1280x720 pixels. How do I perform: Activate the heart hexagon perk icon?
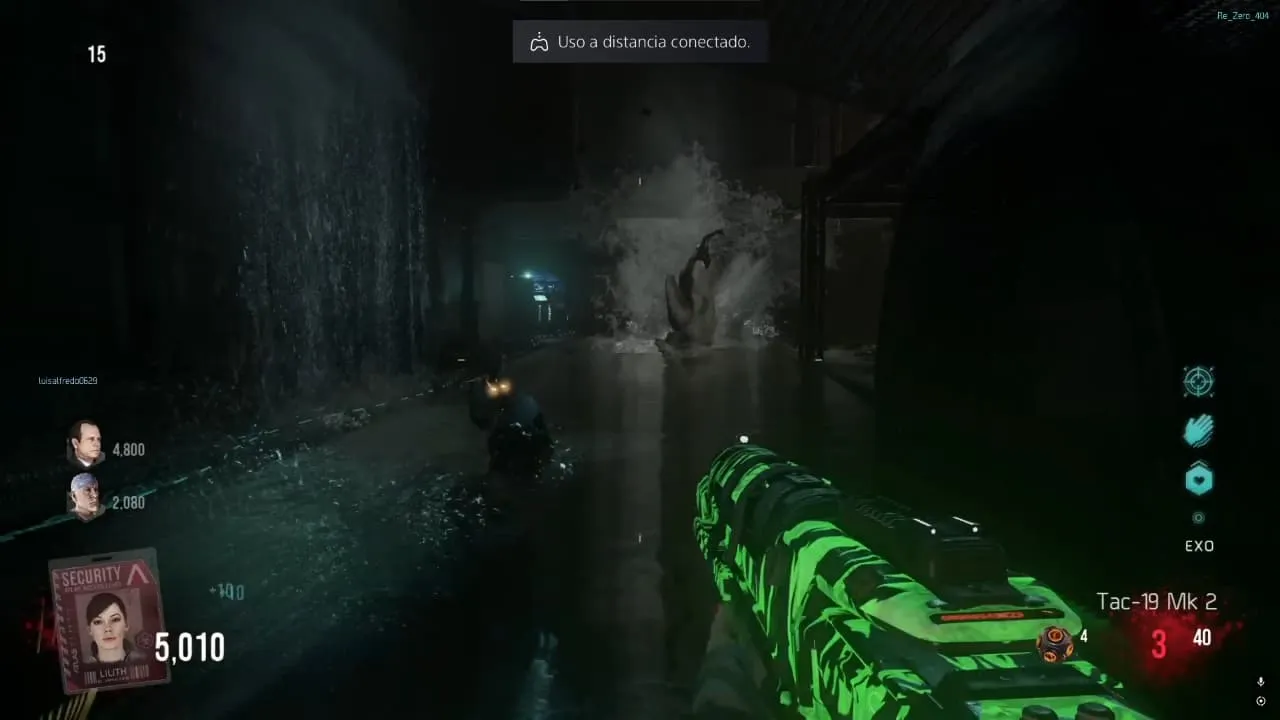tap(1198, 480)
